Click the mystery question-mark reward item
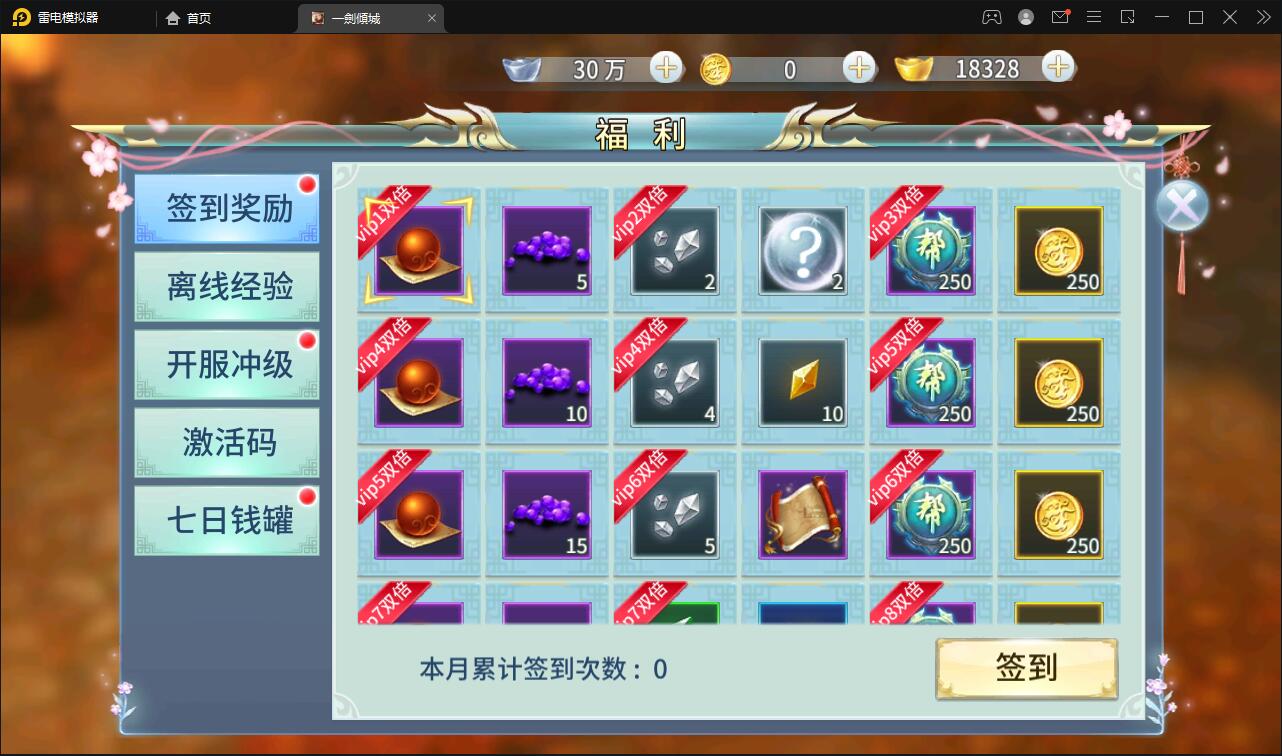 click(x=802, y=250)
